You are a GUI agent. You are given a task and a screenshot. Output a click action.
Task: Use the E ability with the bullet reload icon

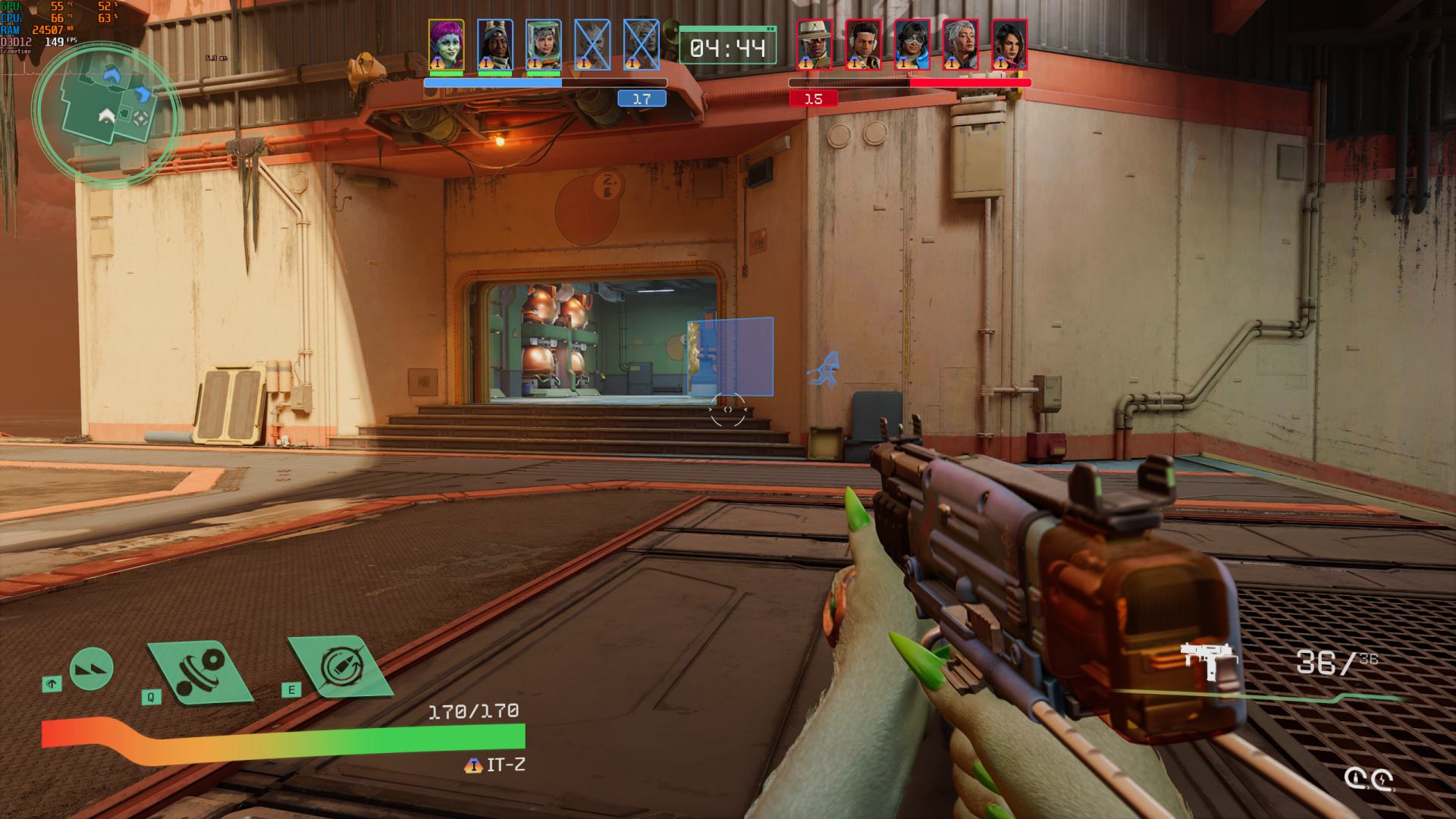tap(339, 667)
